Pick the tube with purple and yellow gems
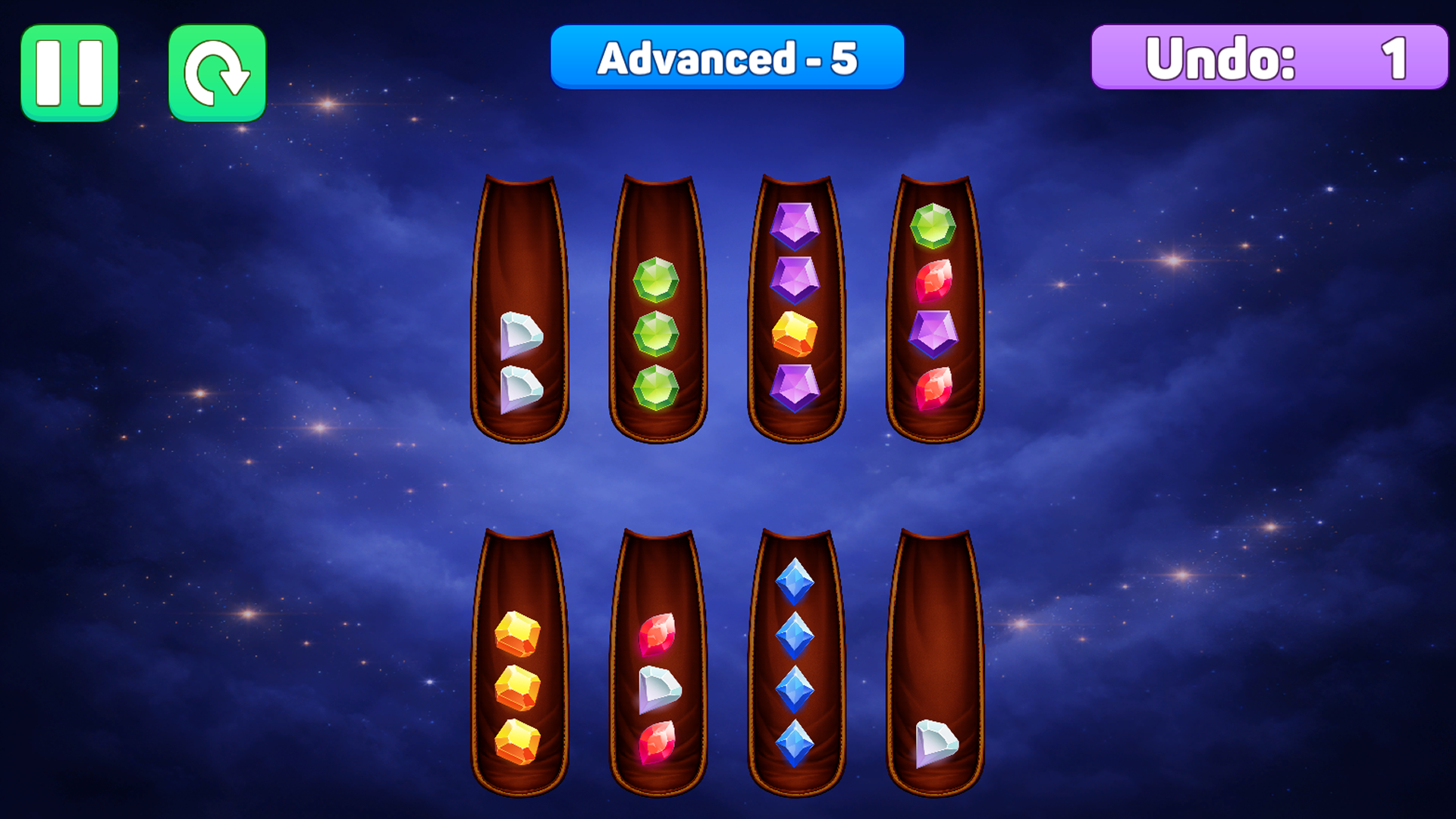 [x=795, y=311]
